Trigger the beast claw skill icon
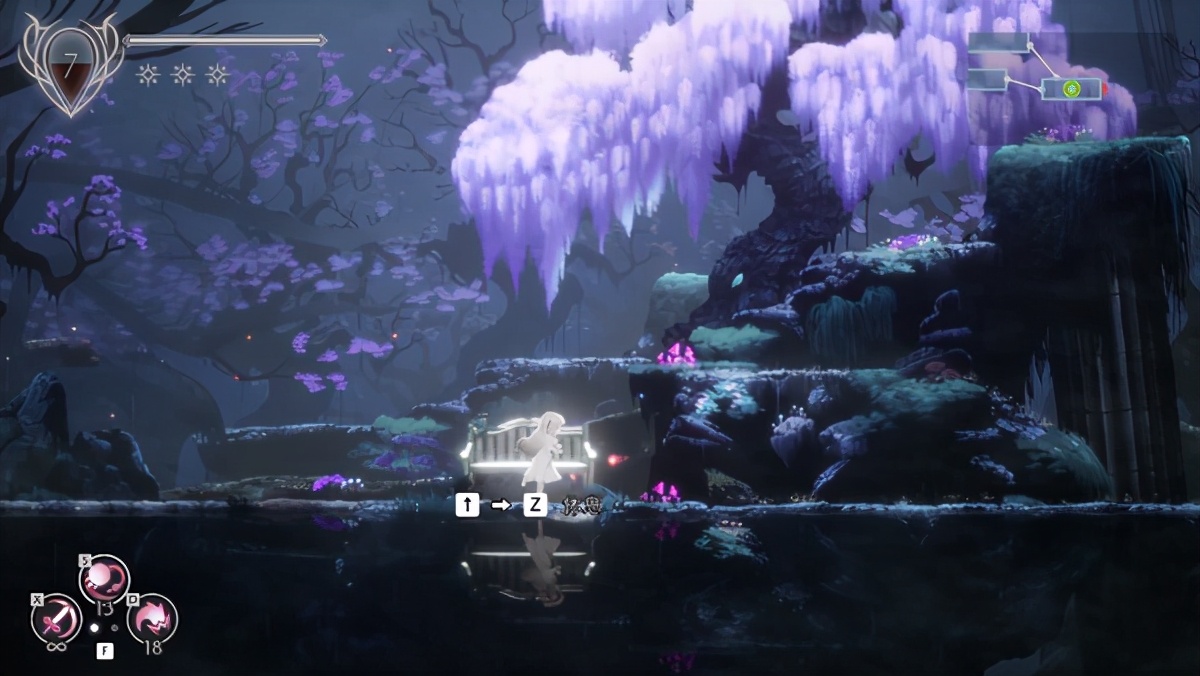This screenshot has width=1200, height=676. (152, 618)
